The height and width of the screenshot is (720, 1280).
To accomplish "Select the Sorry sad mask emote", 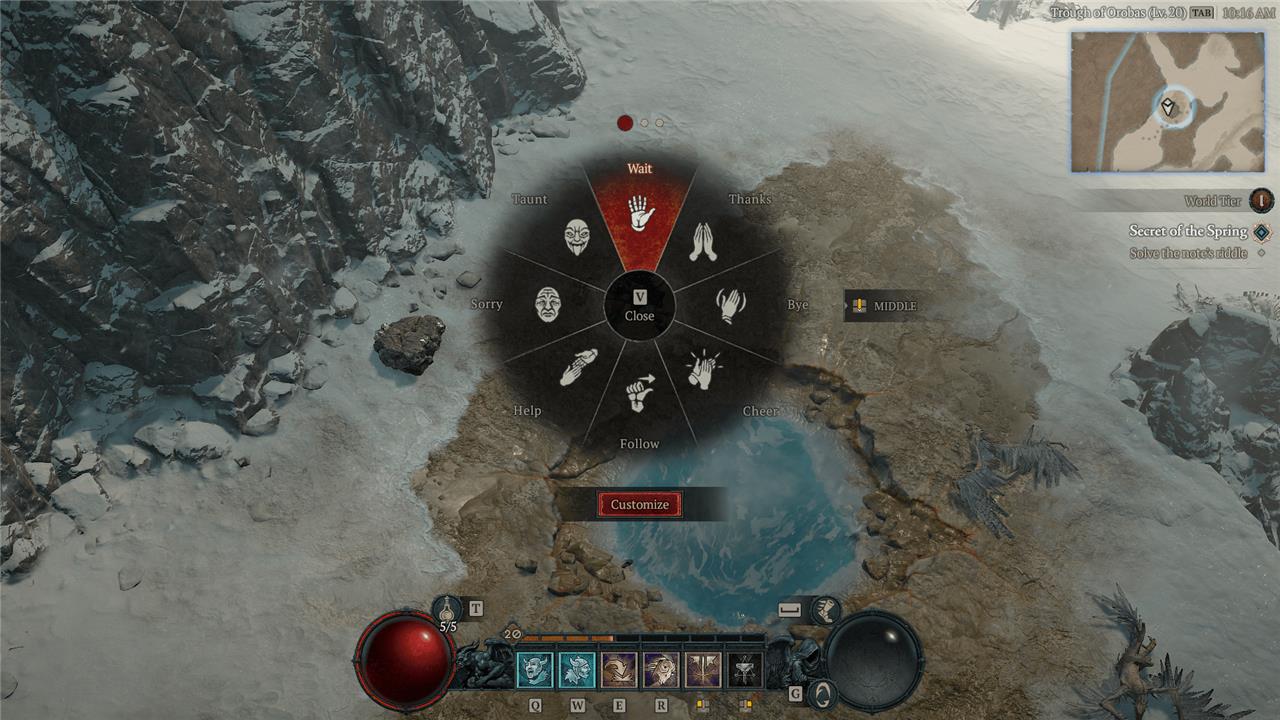I will point(549,304).
